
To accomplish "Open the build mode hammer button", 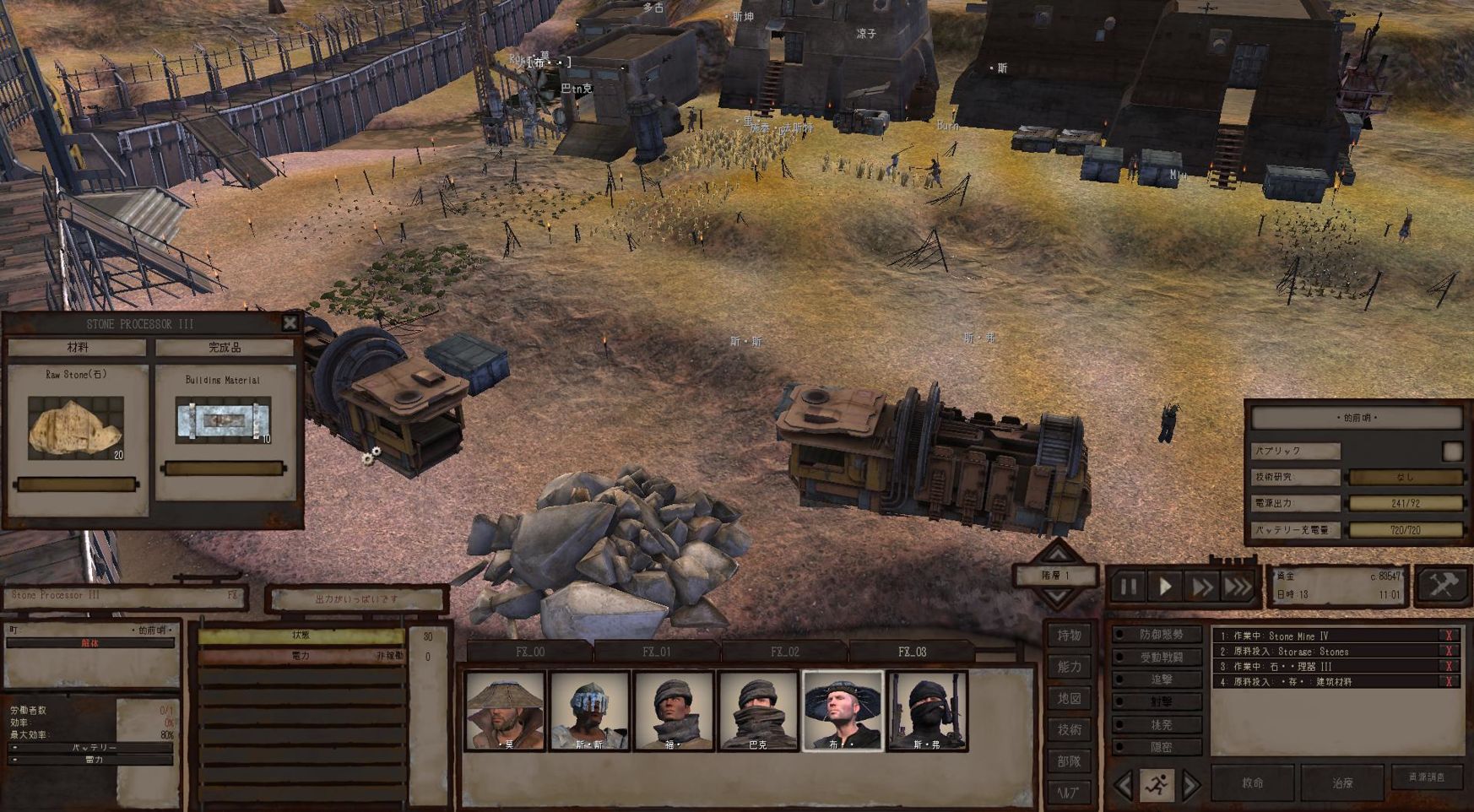I will coord(1444,585).
